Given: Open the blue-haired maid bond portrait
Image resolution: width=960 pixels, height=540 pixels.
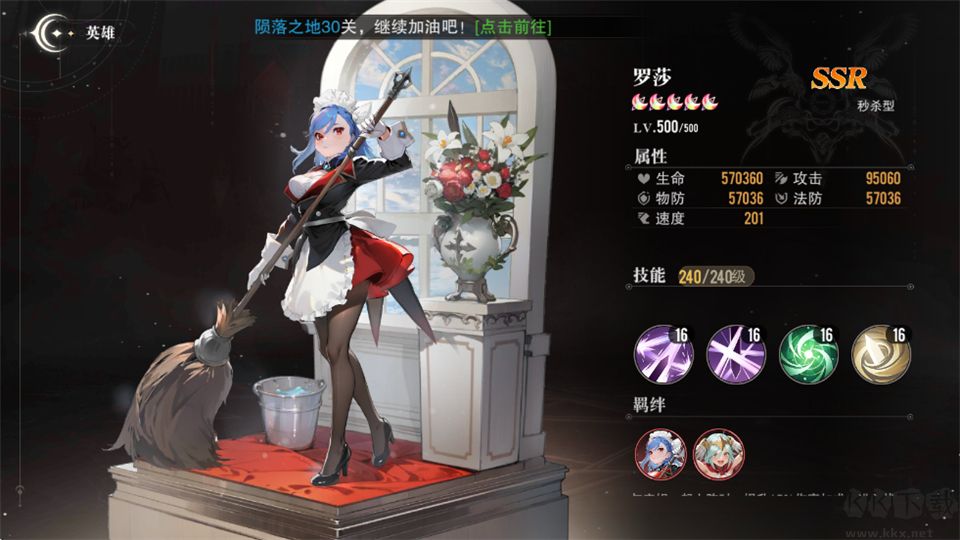Looking at the screenshot, I should (x=659, y=454).
